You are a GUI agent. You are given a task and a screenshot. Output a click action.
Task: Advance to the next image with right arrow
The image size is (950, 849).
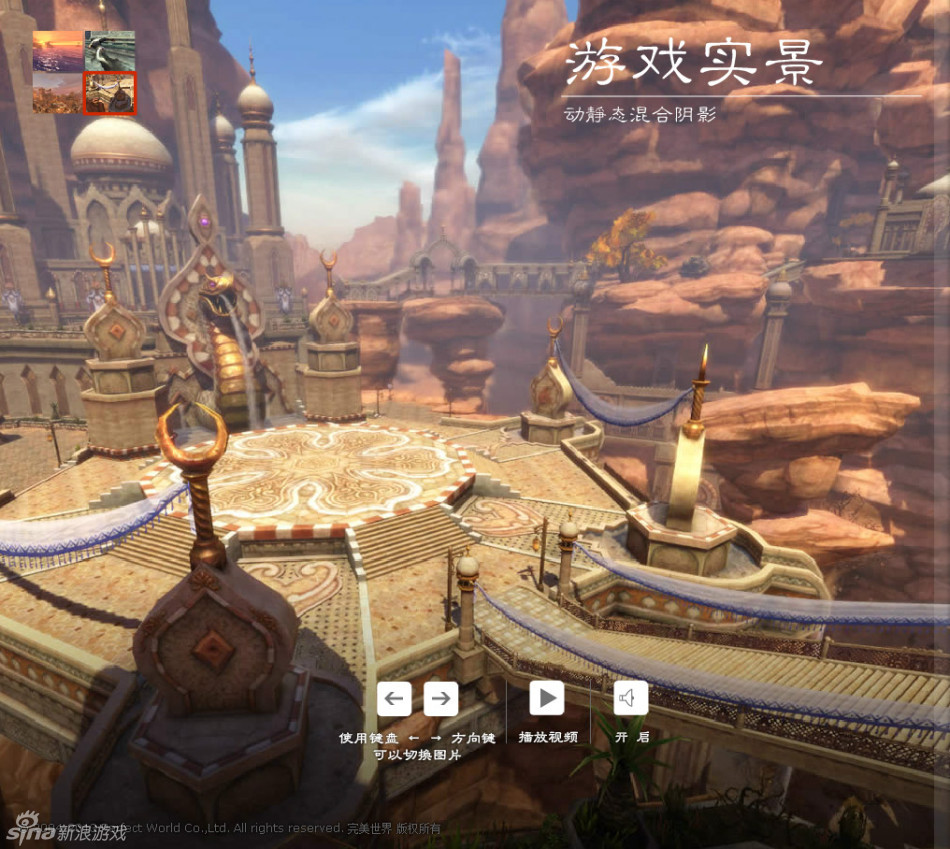pos(441,698)
